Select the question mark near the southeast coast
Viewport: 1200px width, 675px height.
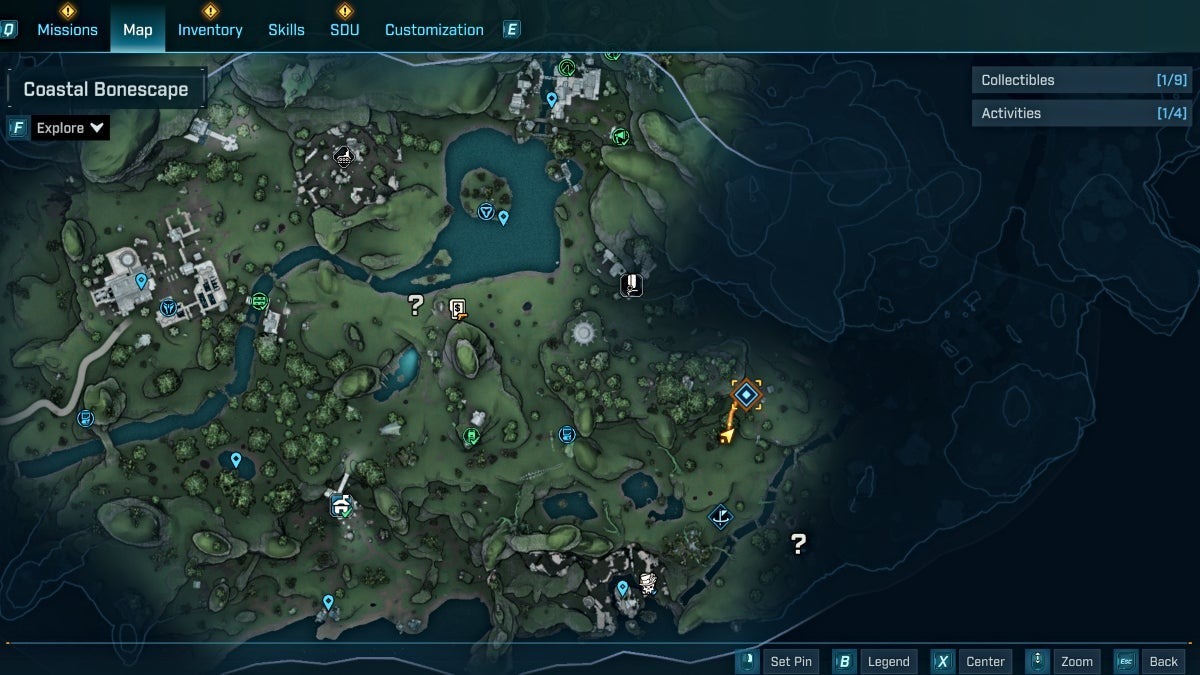[x=798, y=544]
